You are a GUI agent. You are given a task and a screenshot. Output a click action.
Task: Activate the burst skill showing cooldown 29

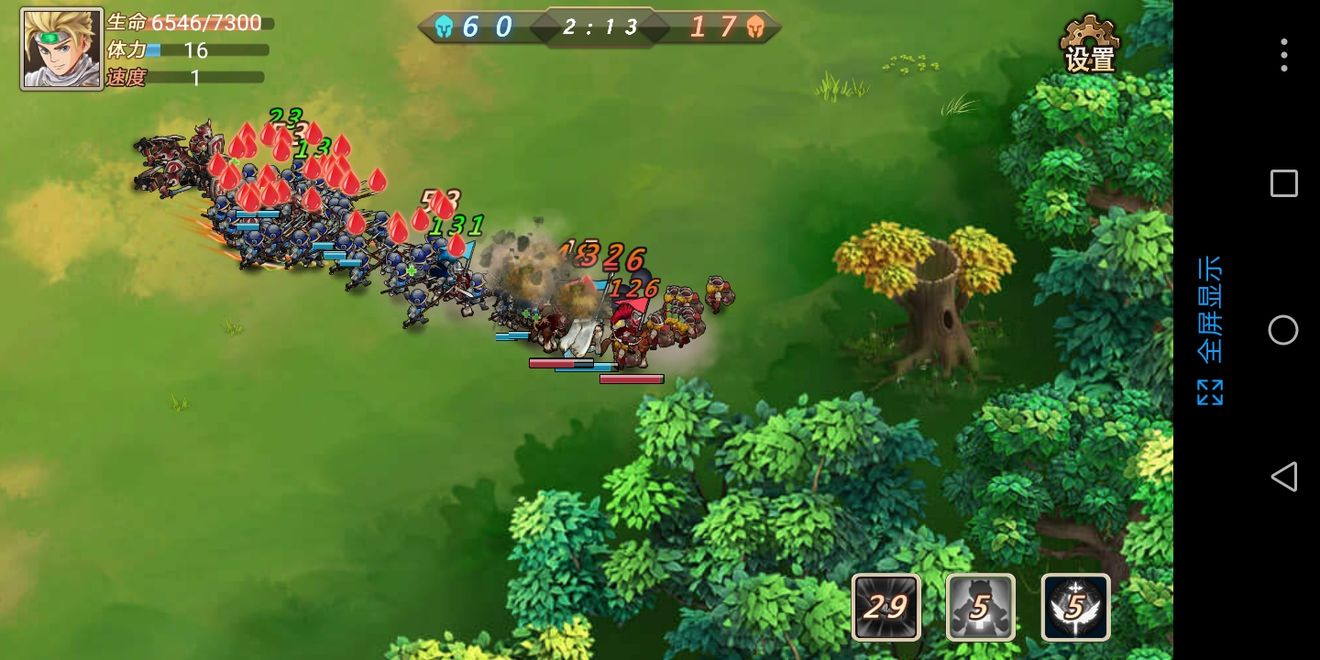coord(886,606)
